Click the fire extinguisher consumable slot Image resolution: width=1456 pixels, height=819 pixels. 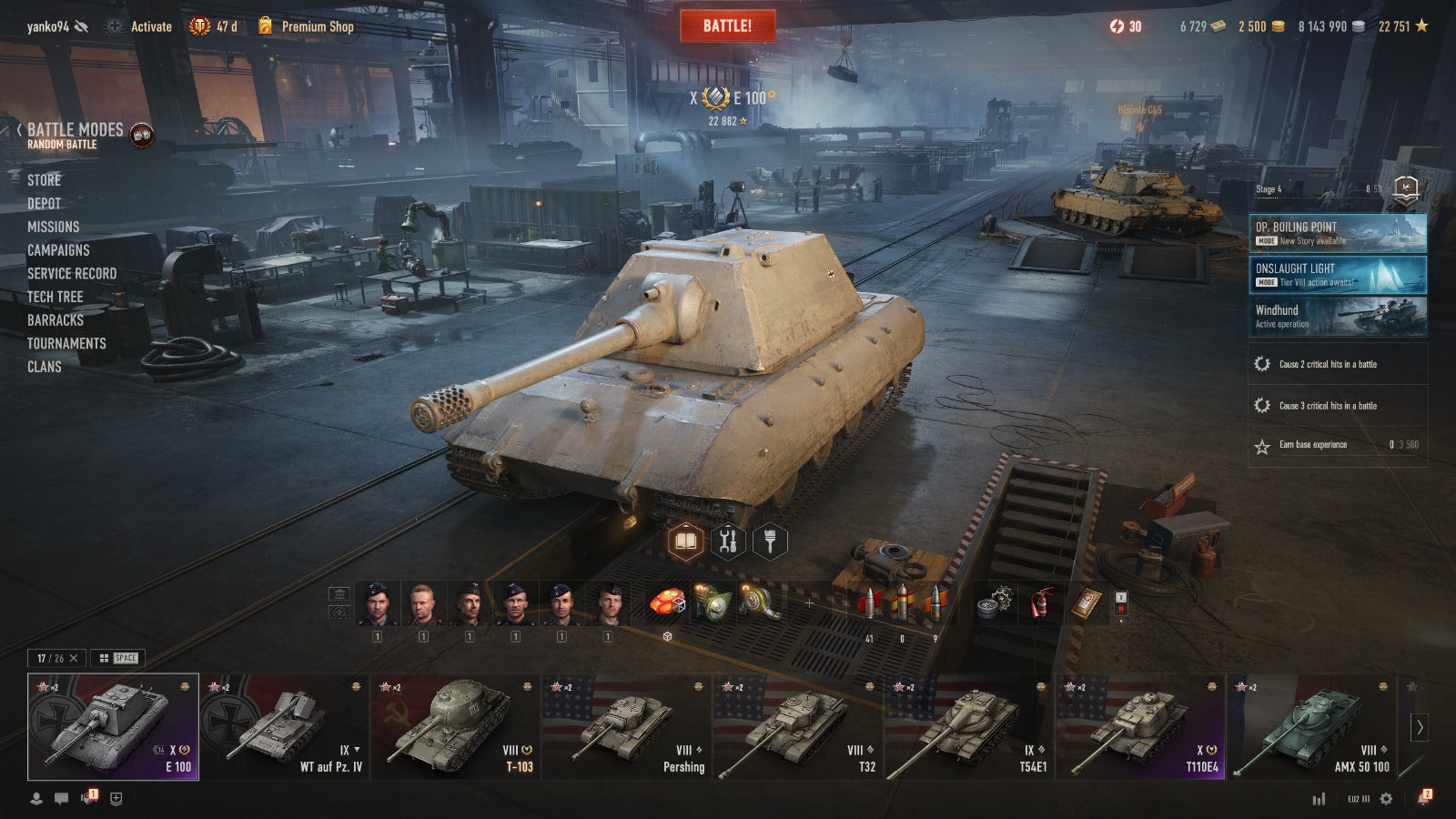pyautogui.click(x=1041, y=603)
